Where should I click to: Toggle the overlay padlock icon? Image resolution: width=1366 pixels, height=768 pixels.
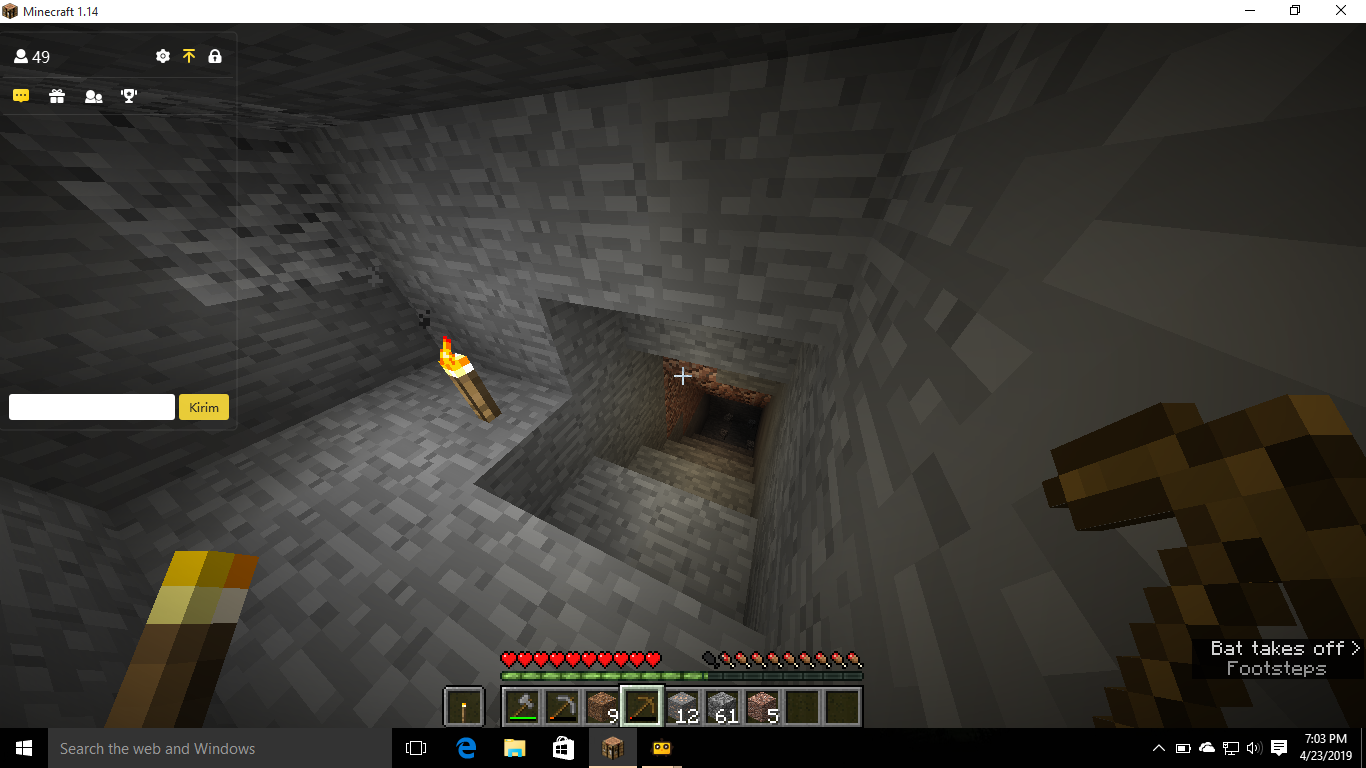point(215,57)
